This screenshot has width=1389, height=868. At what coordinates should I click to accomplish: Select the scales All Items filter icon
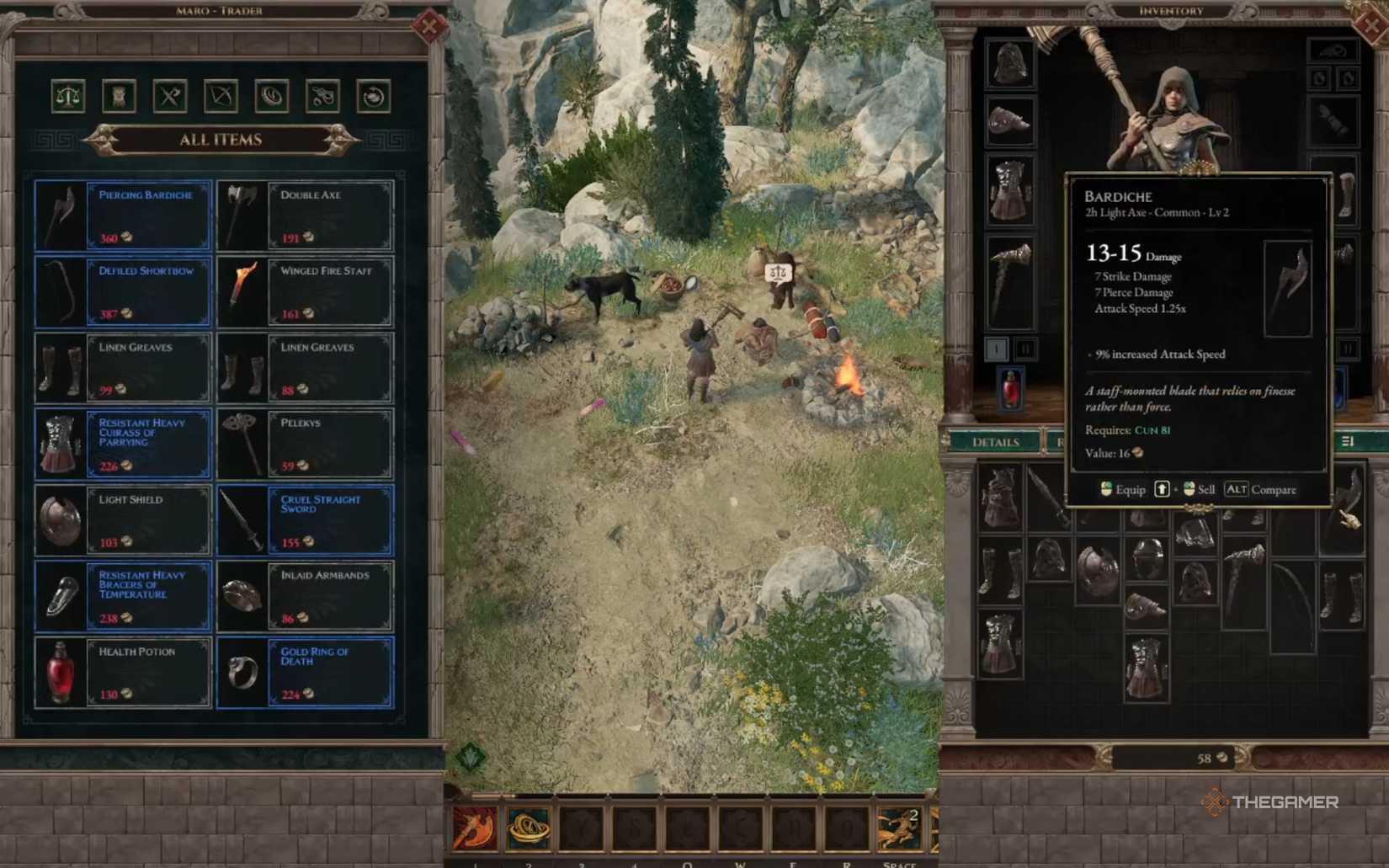pyautogui.click(x=70, y=96)
